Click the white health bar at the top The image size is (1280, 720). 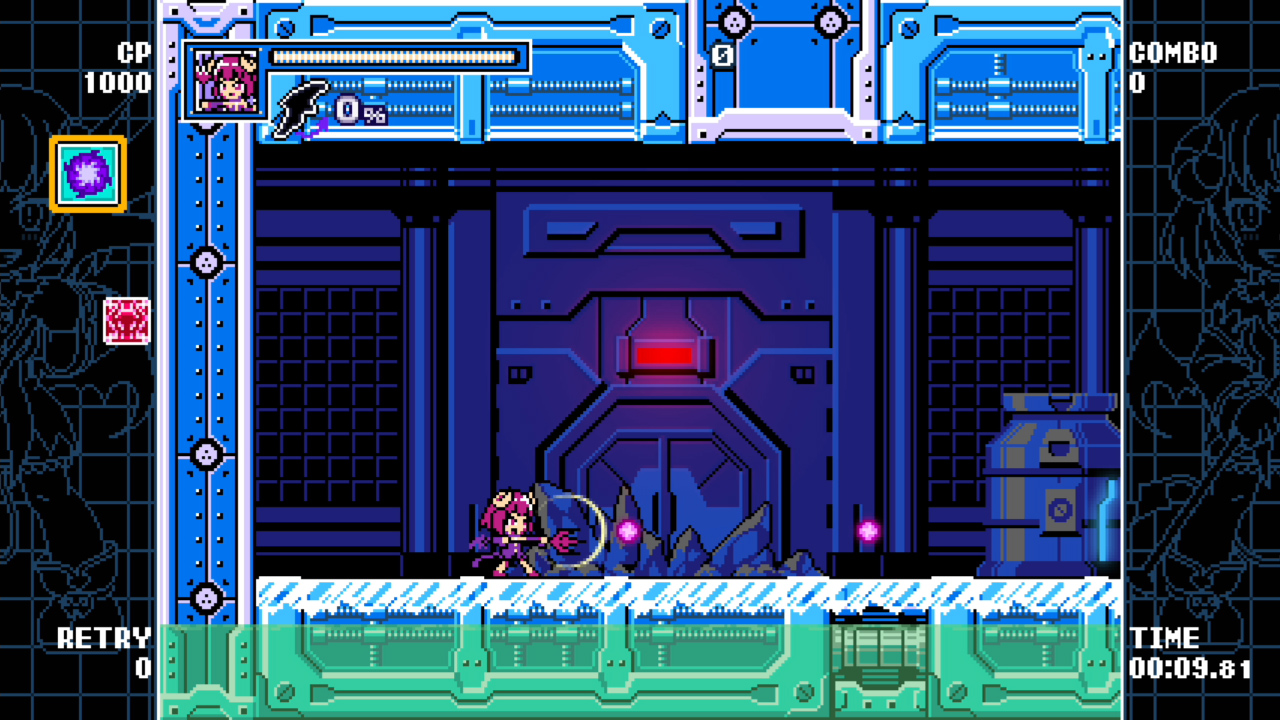tap(396, 57)
